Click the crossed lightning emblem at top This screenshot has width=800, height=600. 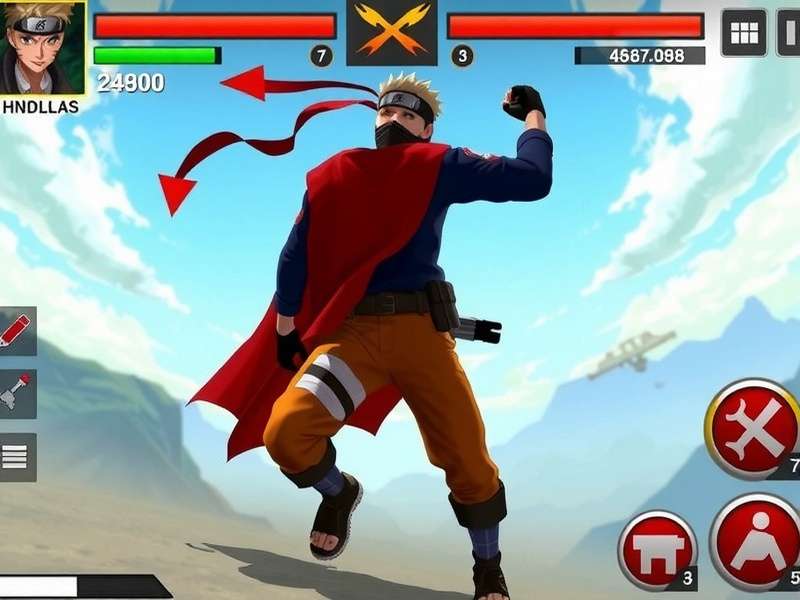click(392, 34)
